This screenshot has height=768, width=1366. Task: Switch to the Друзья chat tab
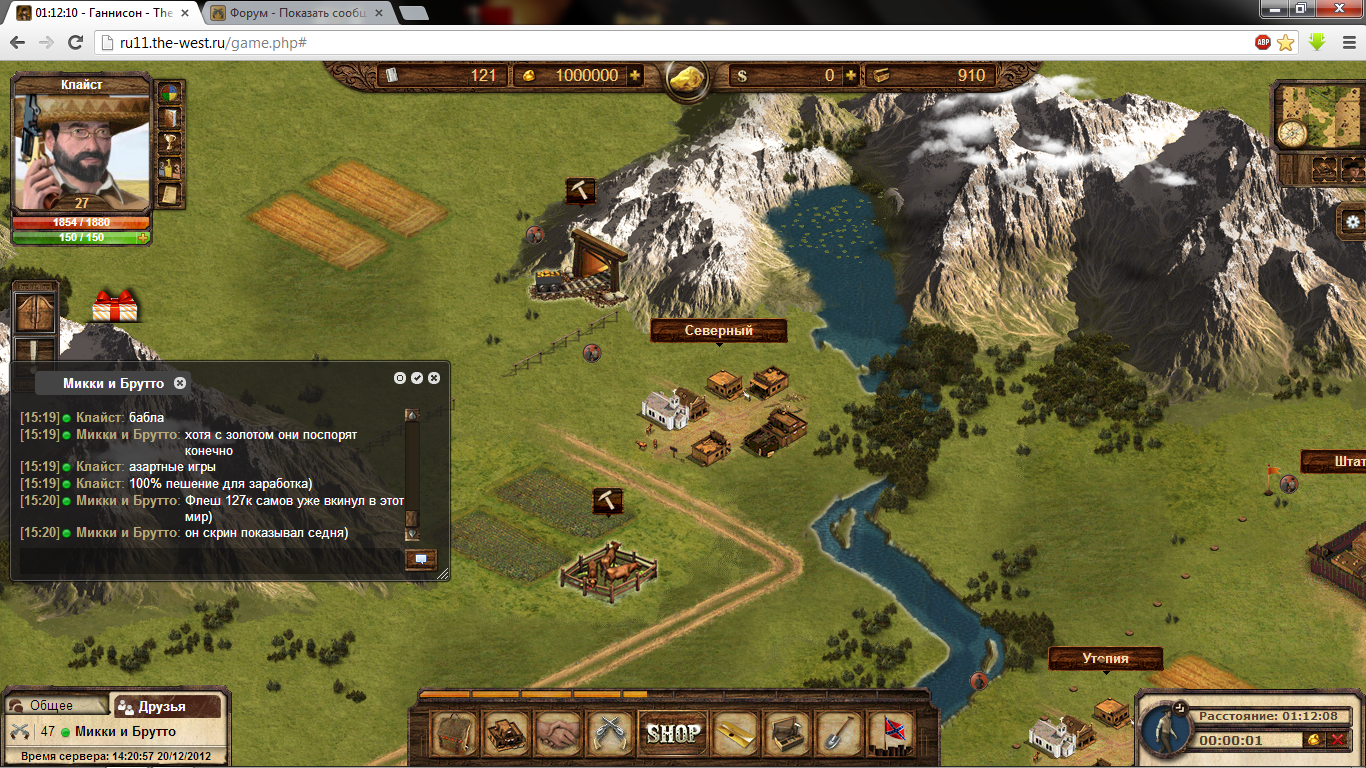(x=165, y=706)
